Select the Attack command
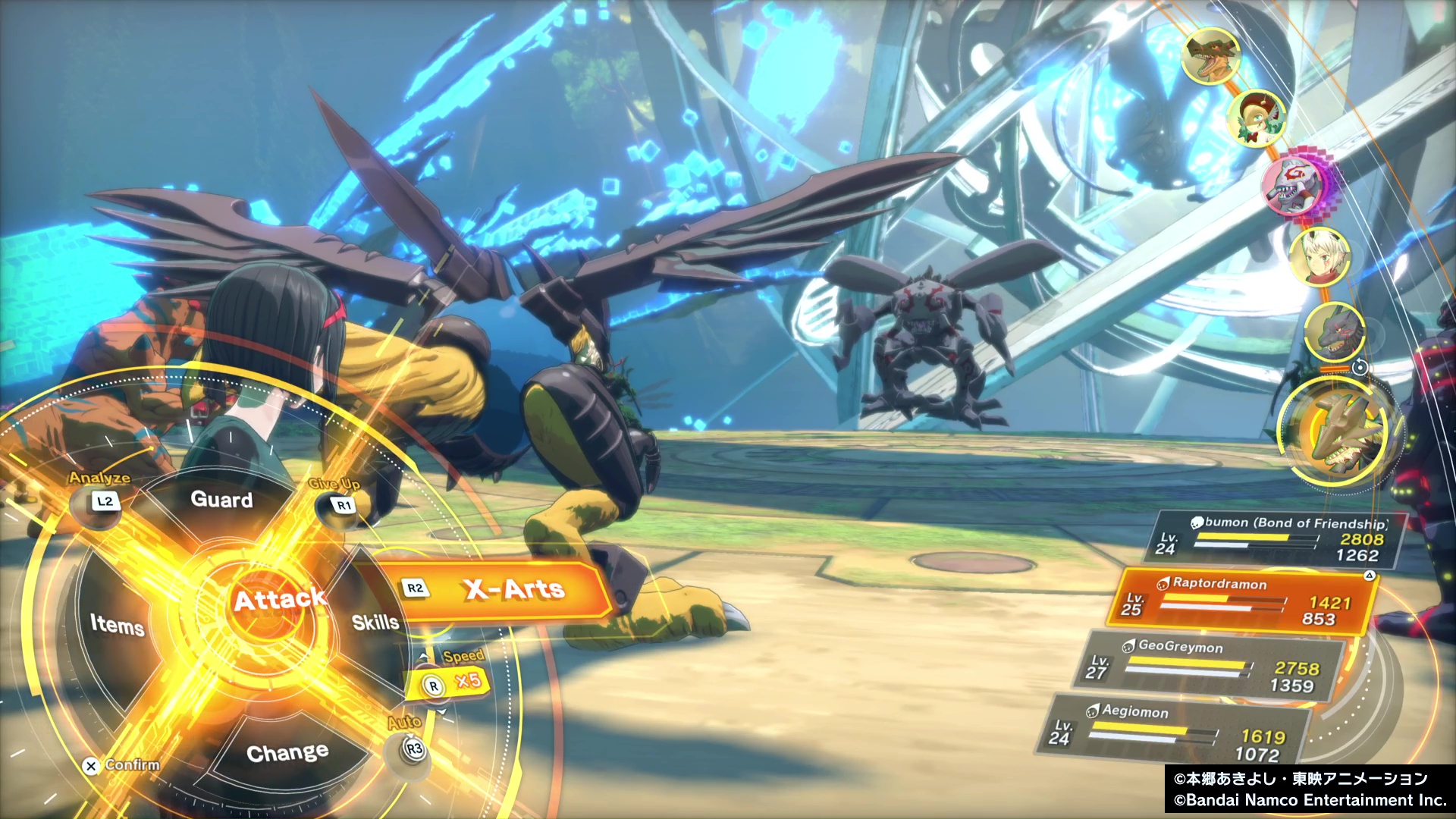This screenshot has width=1456, height=819. [x=278, y=601]
